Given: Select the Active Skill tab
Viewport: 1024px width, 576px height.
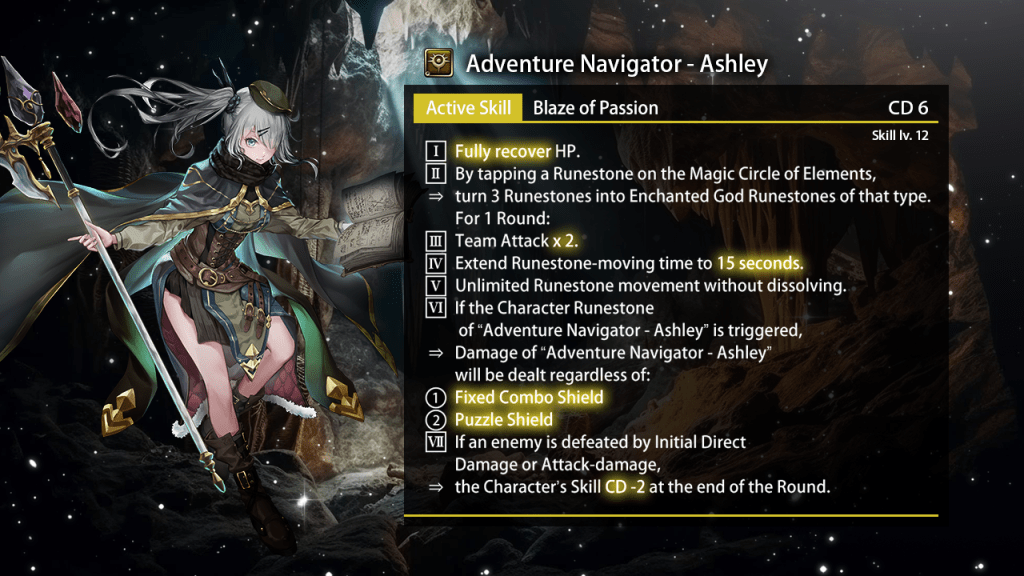Looking at the screenshot, I should (468, 108).
